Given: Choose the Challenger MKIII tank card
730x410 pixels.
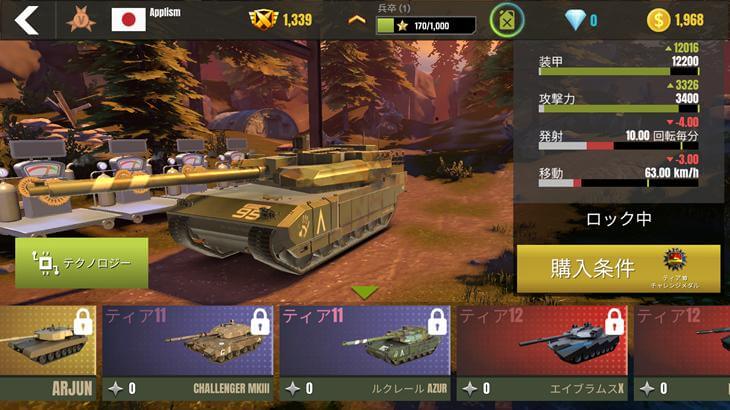Looking at the screenshot, I should tap(188, 353).
